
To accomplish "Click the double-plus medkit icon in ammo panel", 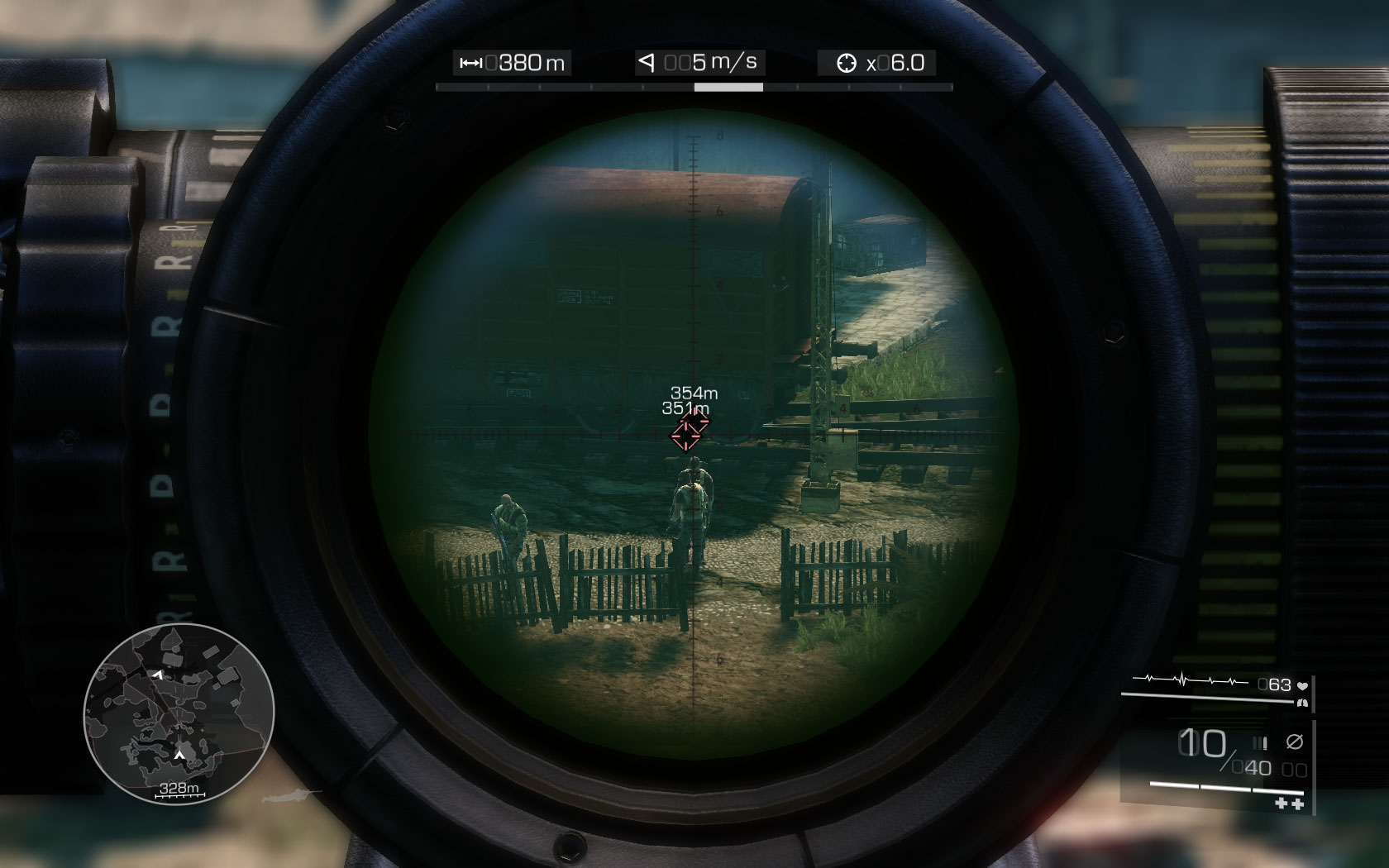I will pyautogui.click(x=1288, y=804).
